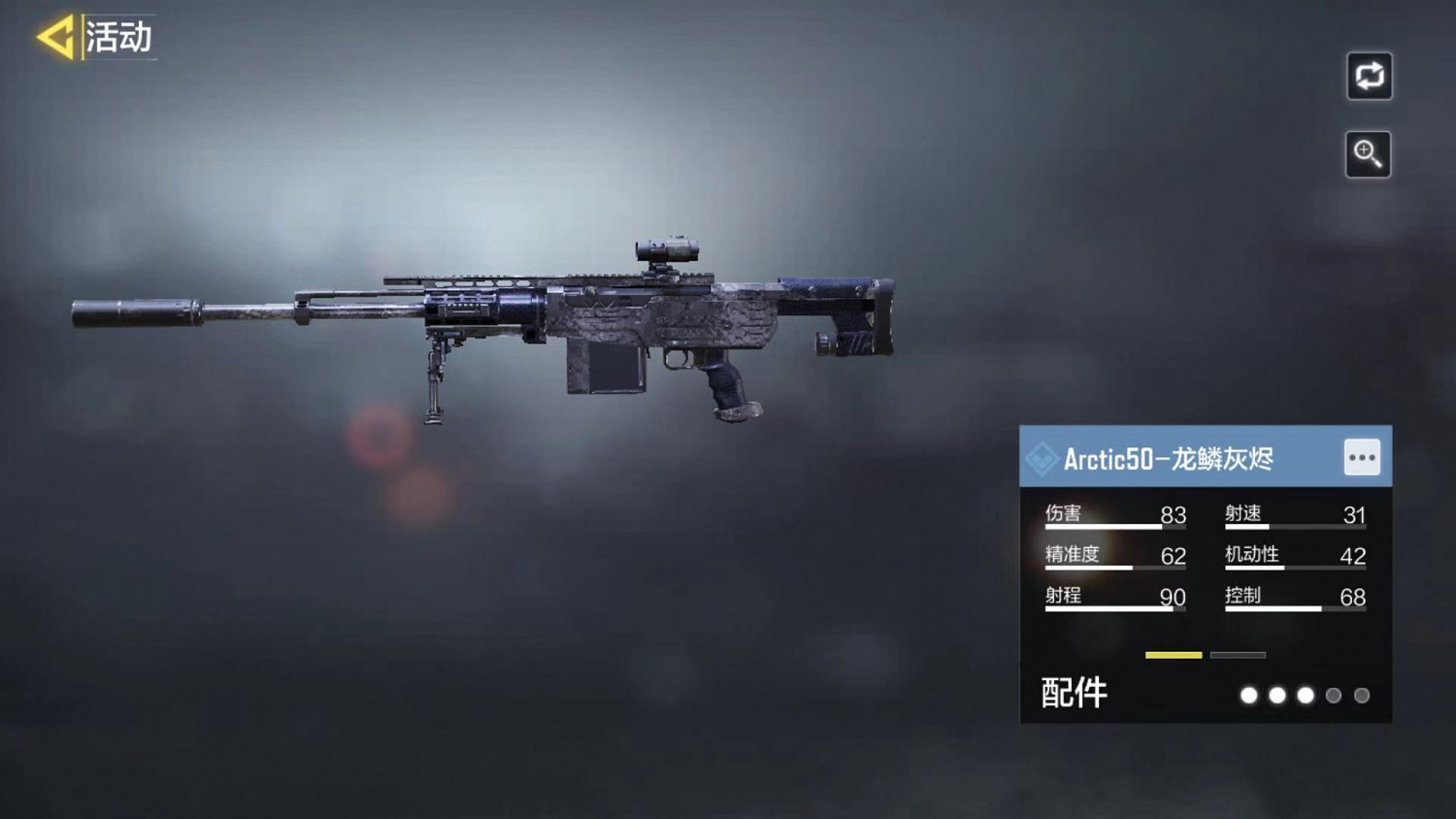
Task: Select the fourth pagination dot
Action: [1333, 696]
